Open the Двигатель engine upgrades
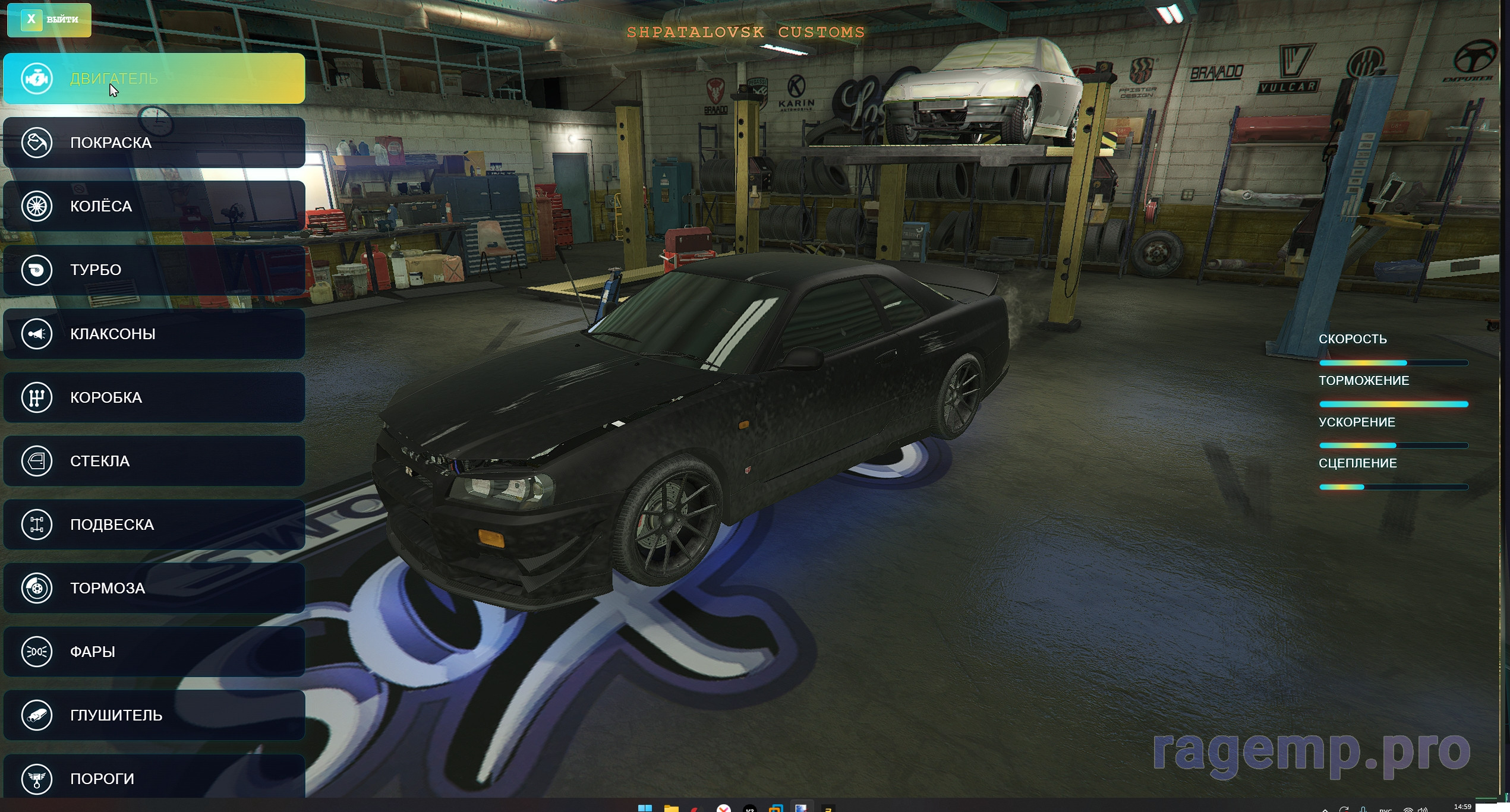 pos(154,78)
